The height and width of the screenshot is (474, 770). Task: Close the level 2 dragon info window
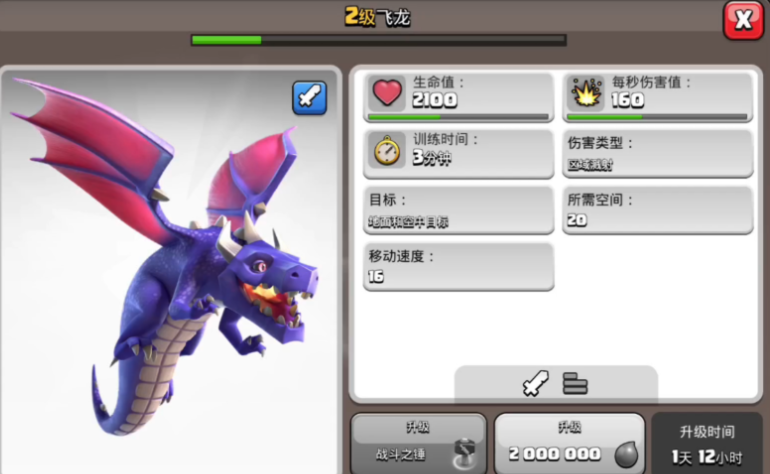742,20
